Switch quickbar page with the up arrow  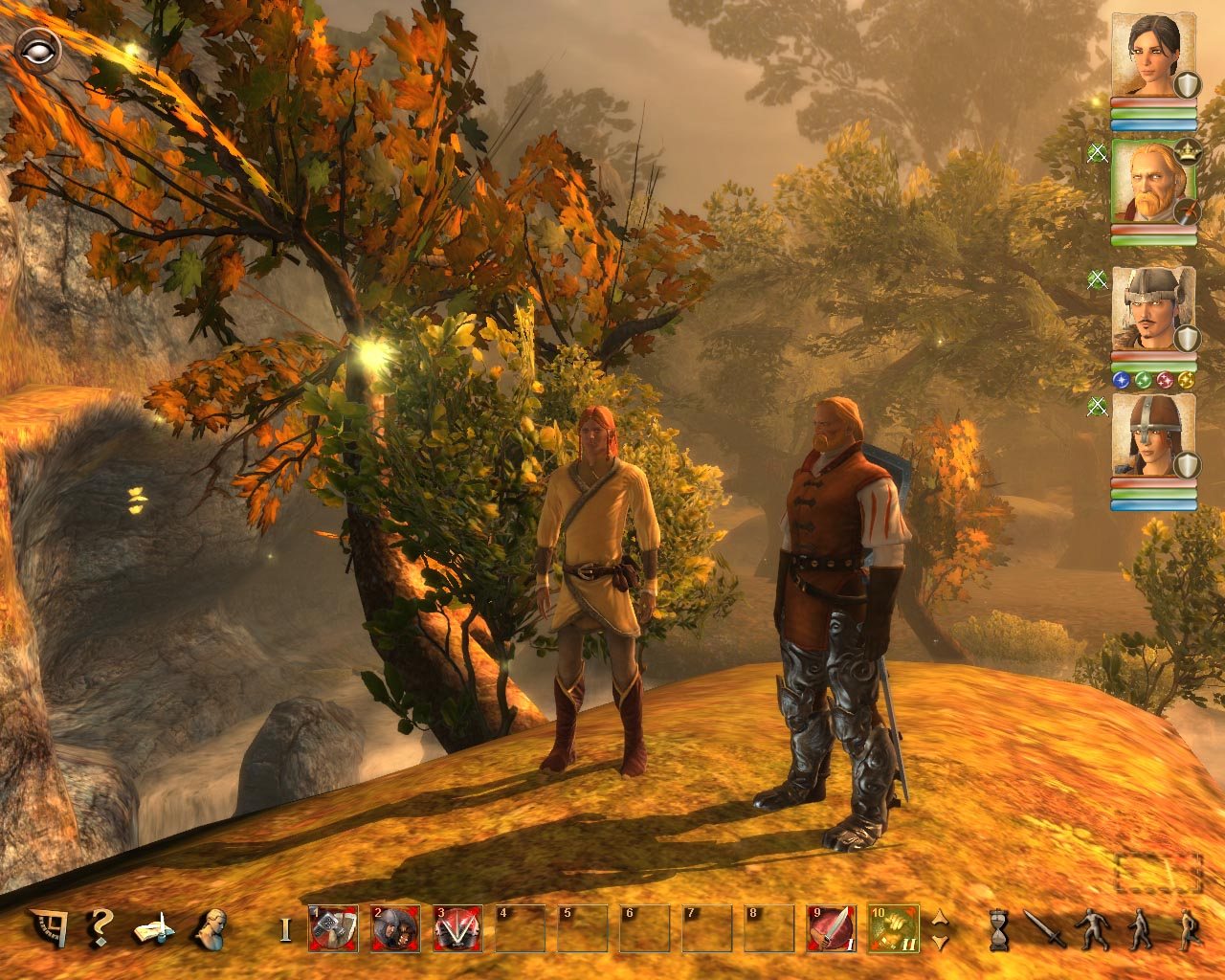pos(940,917)
